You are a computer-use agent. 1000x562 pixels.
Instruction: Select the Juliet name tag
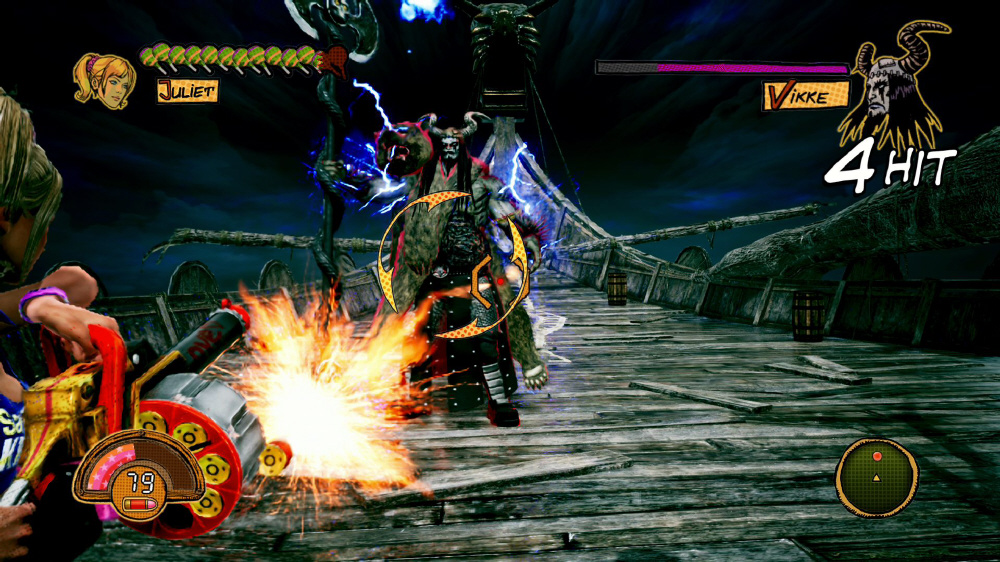coord(187,91)
